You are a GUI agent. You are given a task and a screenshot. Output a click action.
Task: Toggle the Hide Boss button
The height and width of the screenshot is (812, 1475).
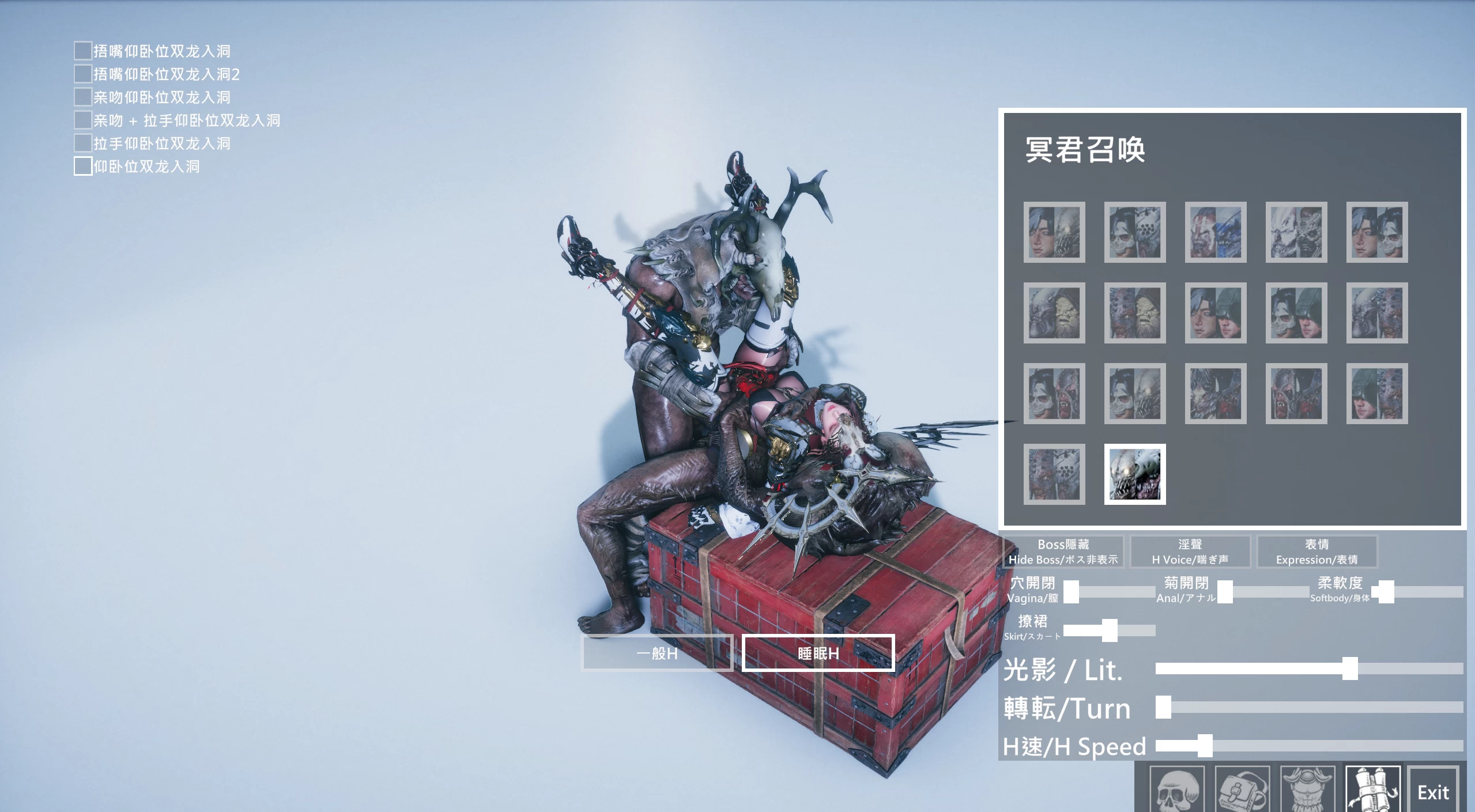[1063, 552]
